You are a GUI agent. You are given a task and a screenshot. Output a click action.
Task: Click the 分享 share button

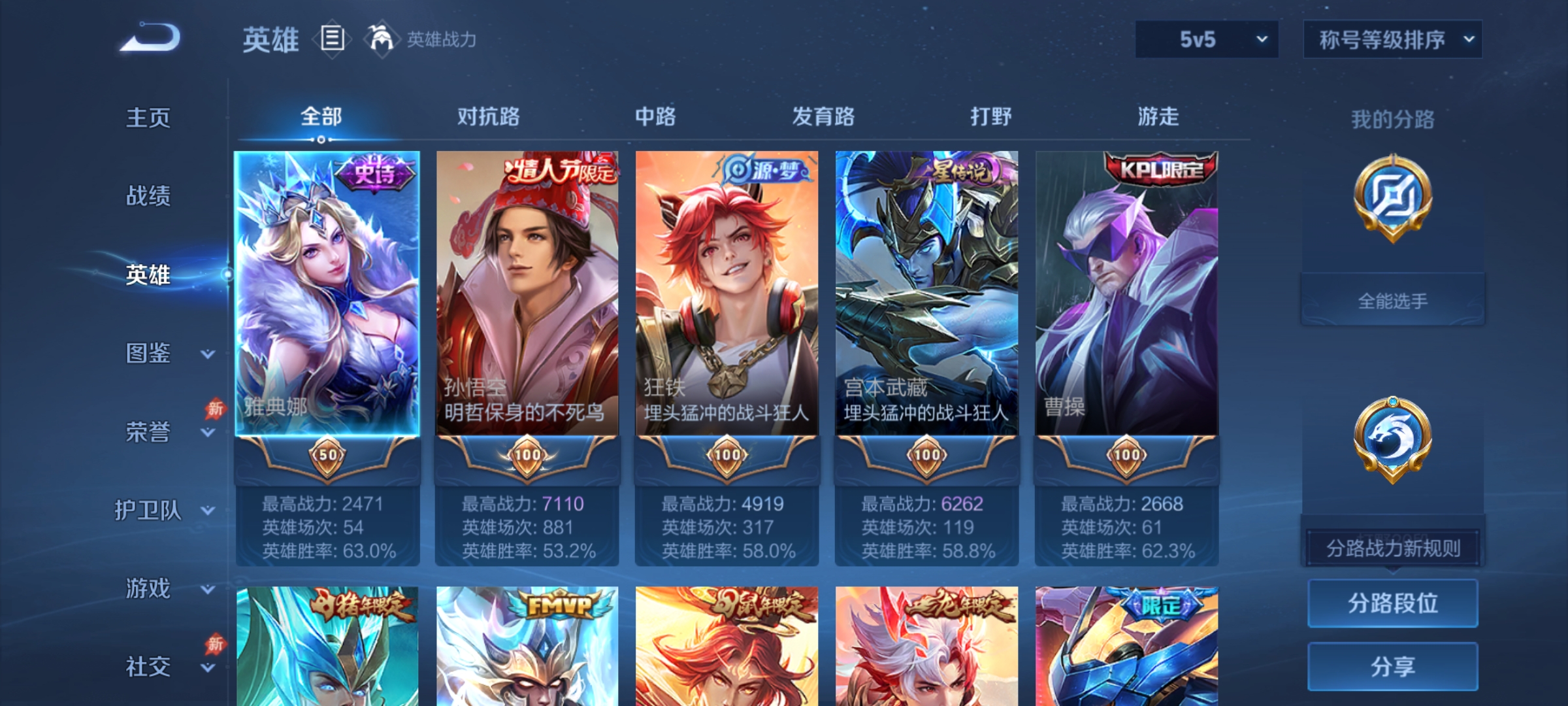pyautogui.click(x=1392, y=667)
